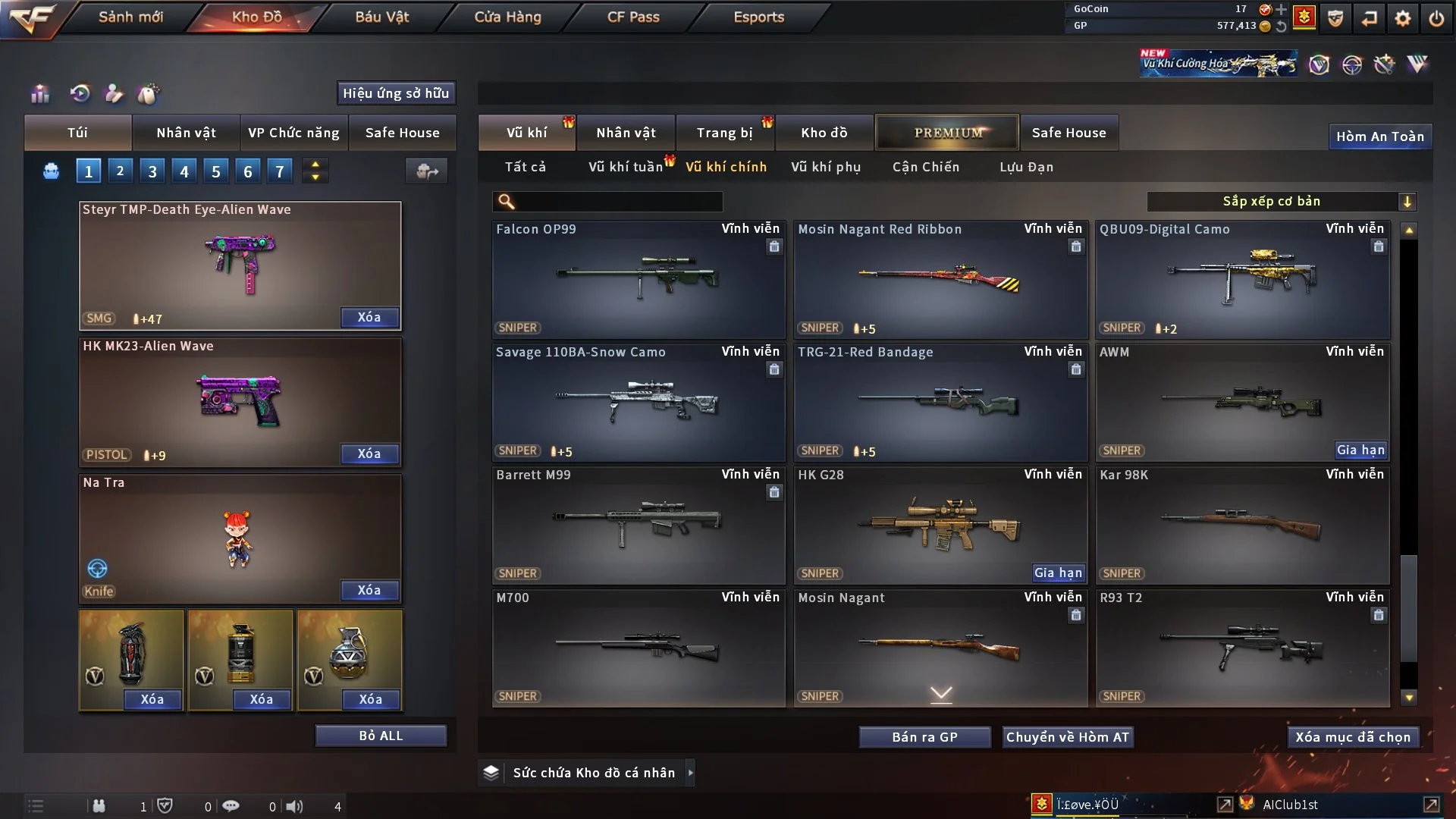Screen dimensions: 1456x819
Task: Return to Sảnh mới lobby
Action: coord(130,17)
